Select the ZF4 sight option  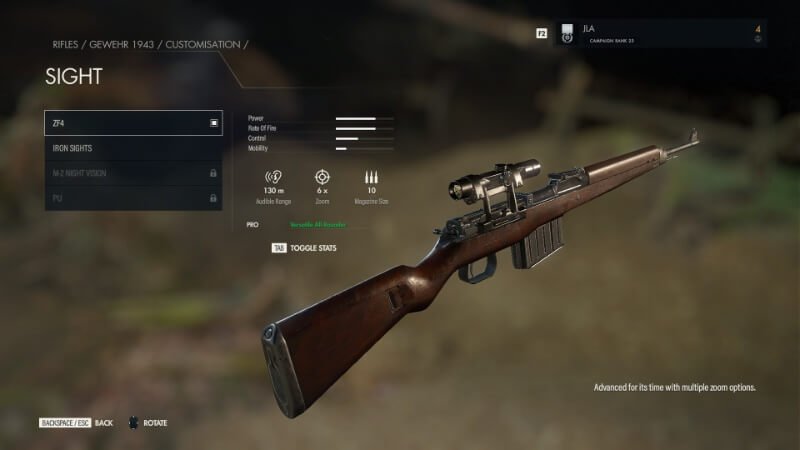coord(133,123)
